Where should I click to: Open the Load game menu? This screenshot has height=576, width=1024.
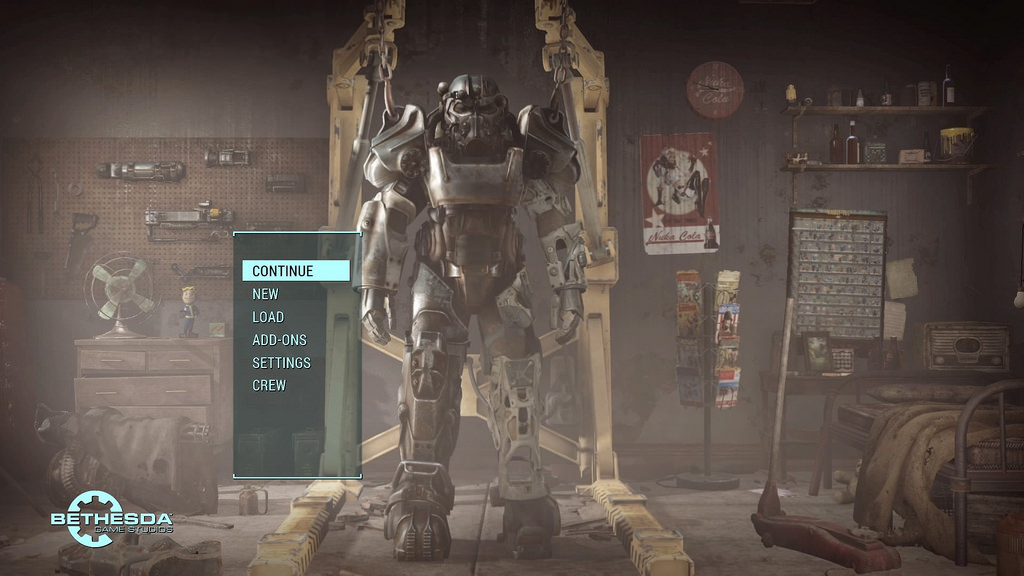[268, 317]
